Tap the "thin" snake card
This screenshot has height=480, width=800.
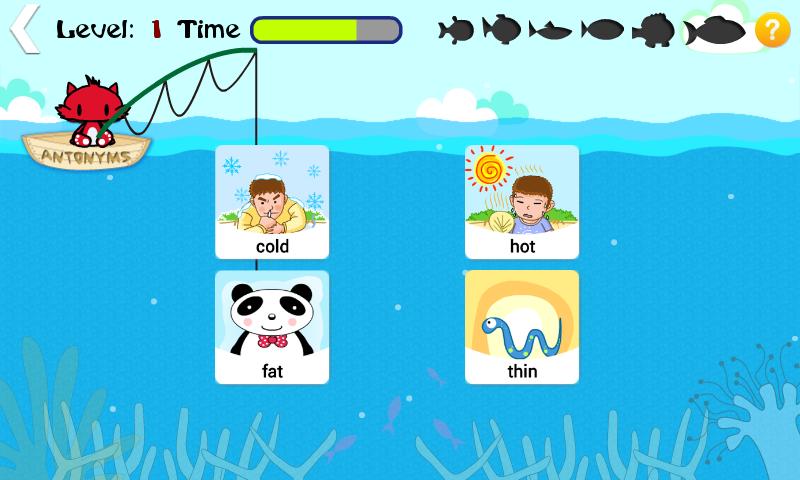[x=522, y=327]
